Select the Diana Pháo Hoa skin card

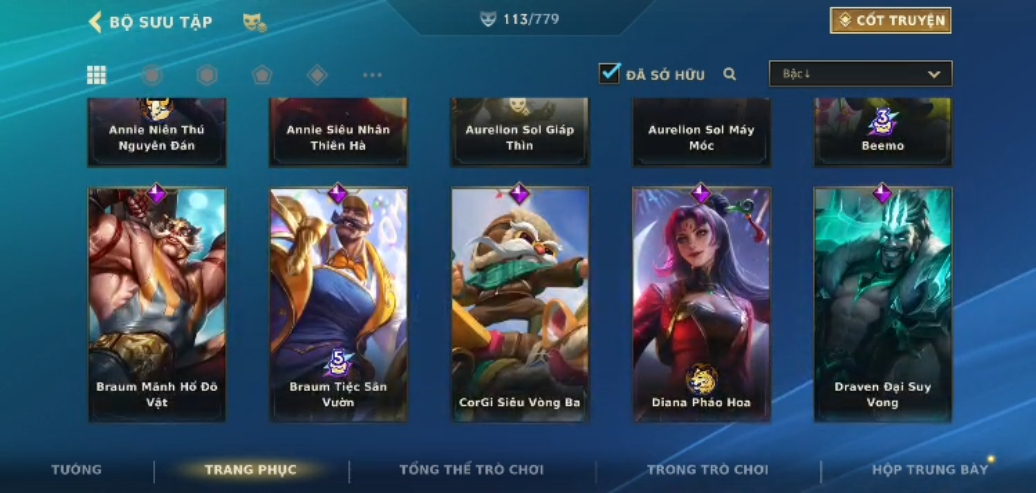pos(701,304)
